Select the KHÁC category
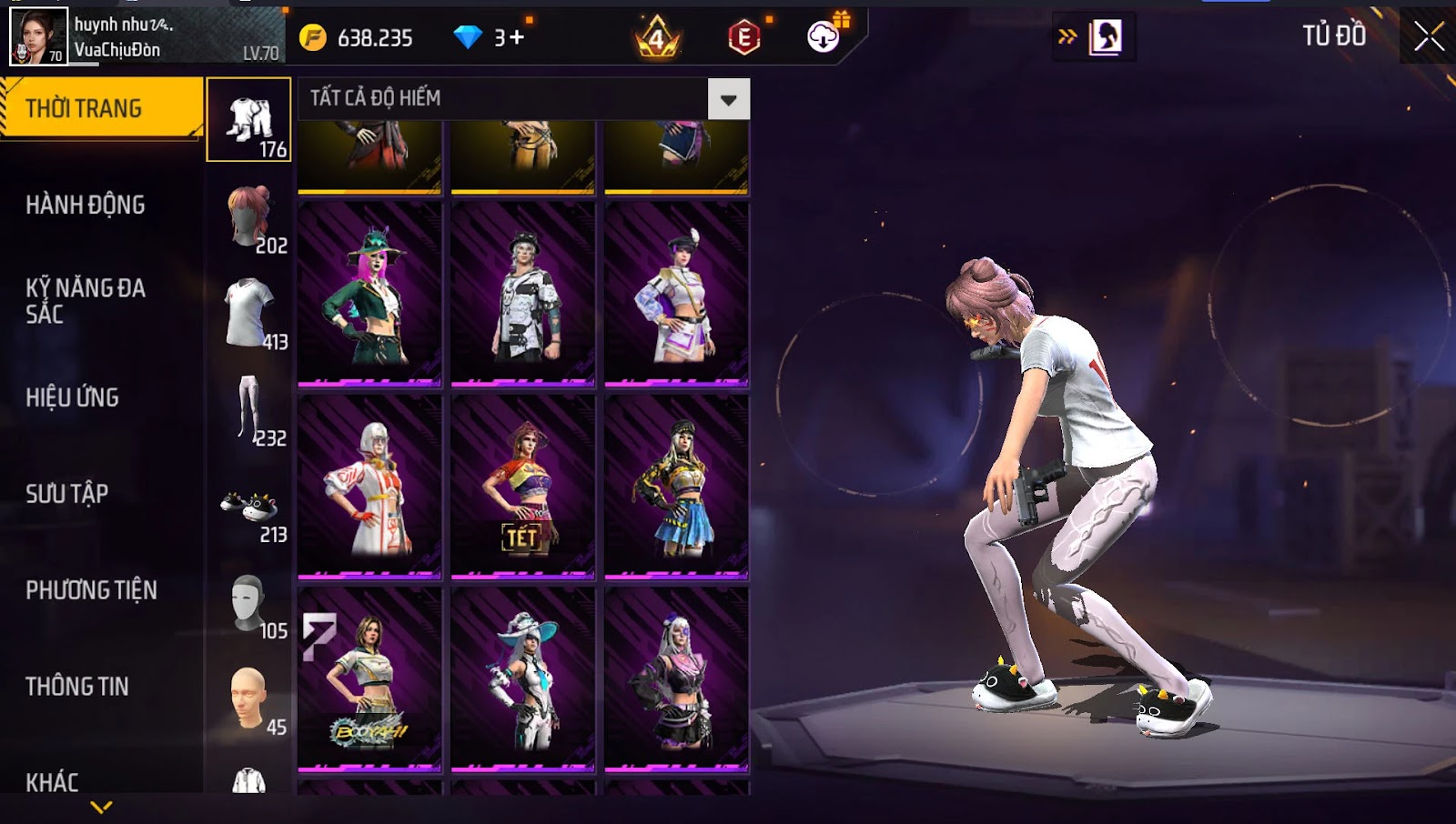 click(52, 781)
